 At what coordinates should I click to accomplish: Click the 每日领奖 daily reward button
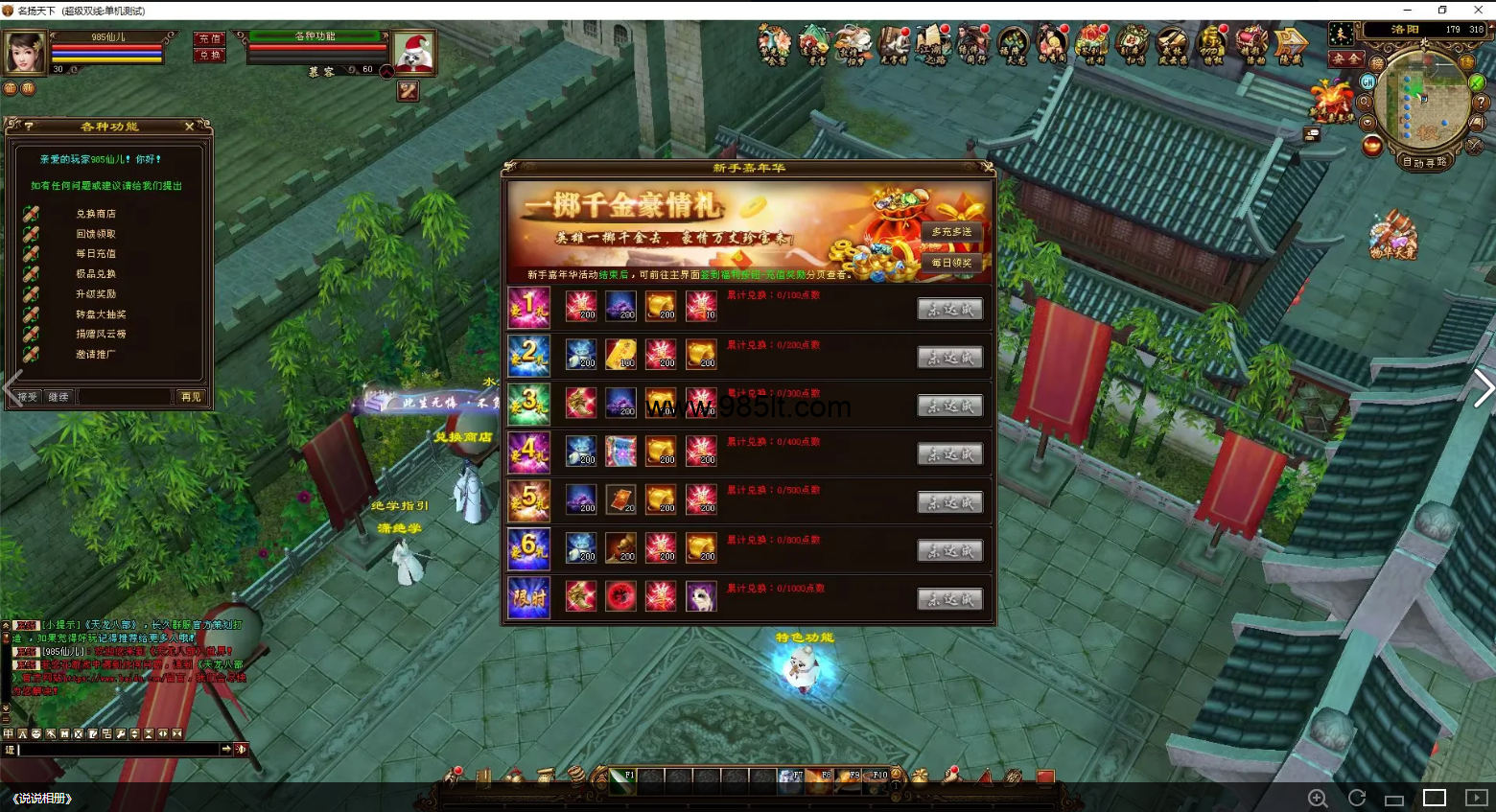tap(951, 263)
